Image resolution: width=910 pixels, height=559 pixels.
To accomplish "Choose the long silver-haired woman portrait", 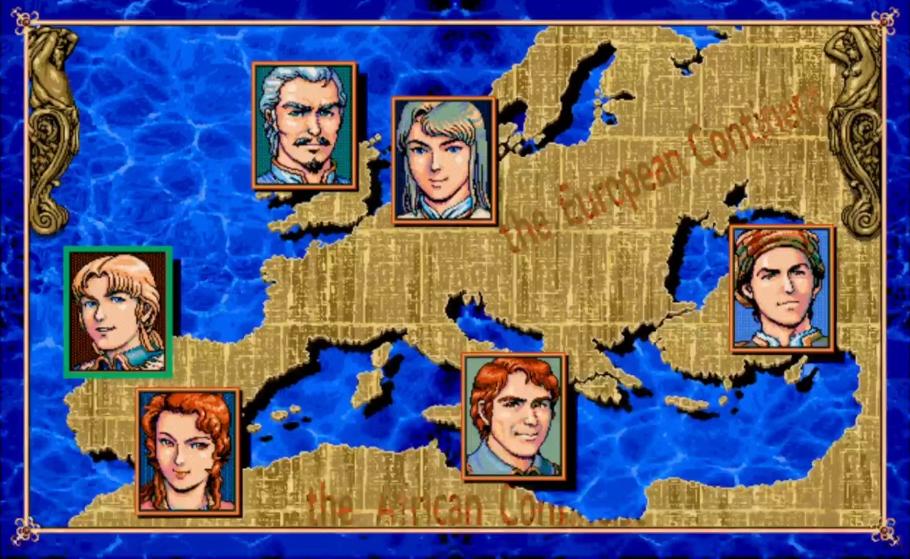I will 444,159.
